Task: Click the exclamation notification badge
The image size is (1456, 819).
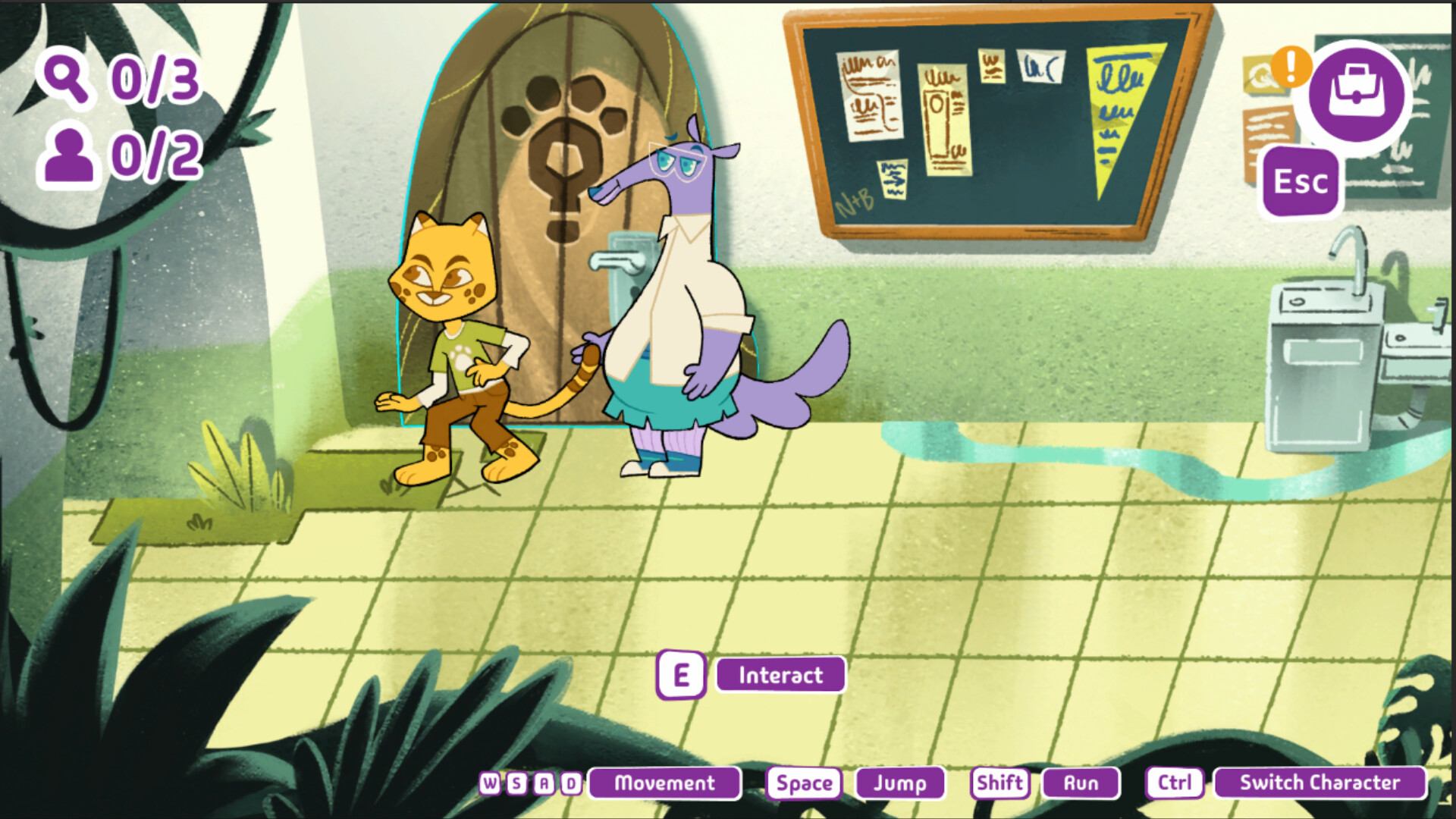Action: coord(1293,68)
